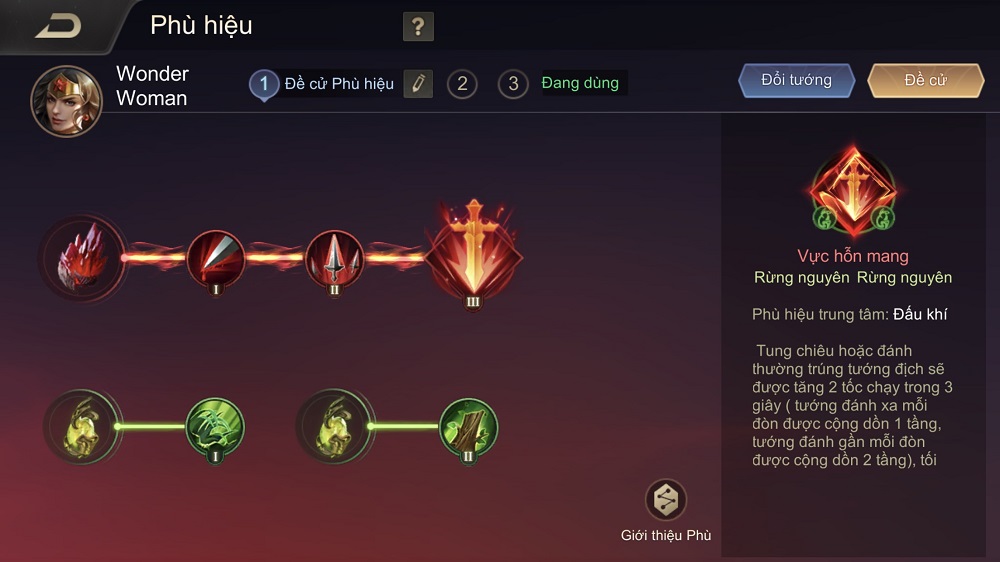Pick the triple arrowheads tier II rune
The width and height of the screenshot is (1000, 562).
[x=334, y=258]
